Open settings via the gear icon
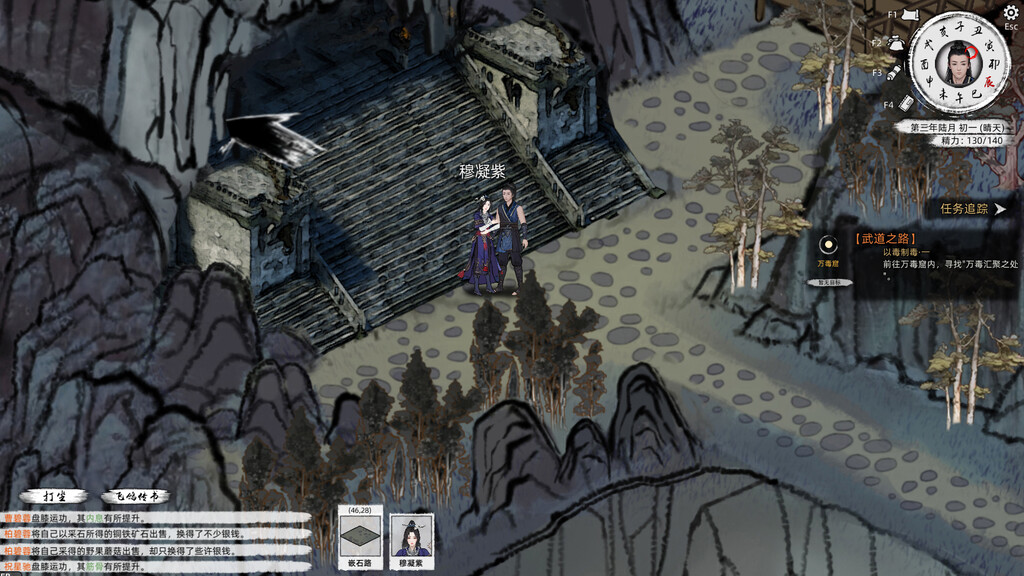1024x576 pixels. (1010, 13)
